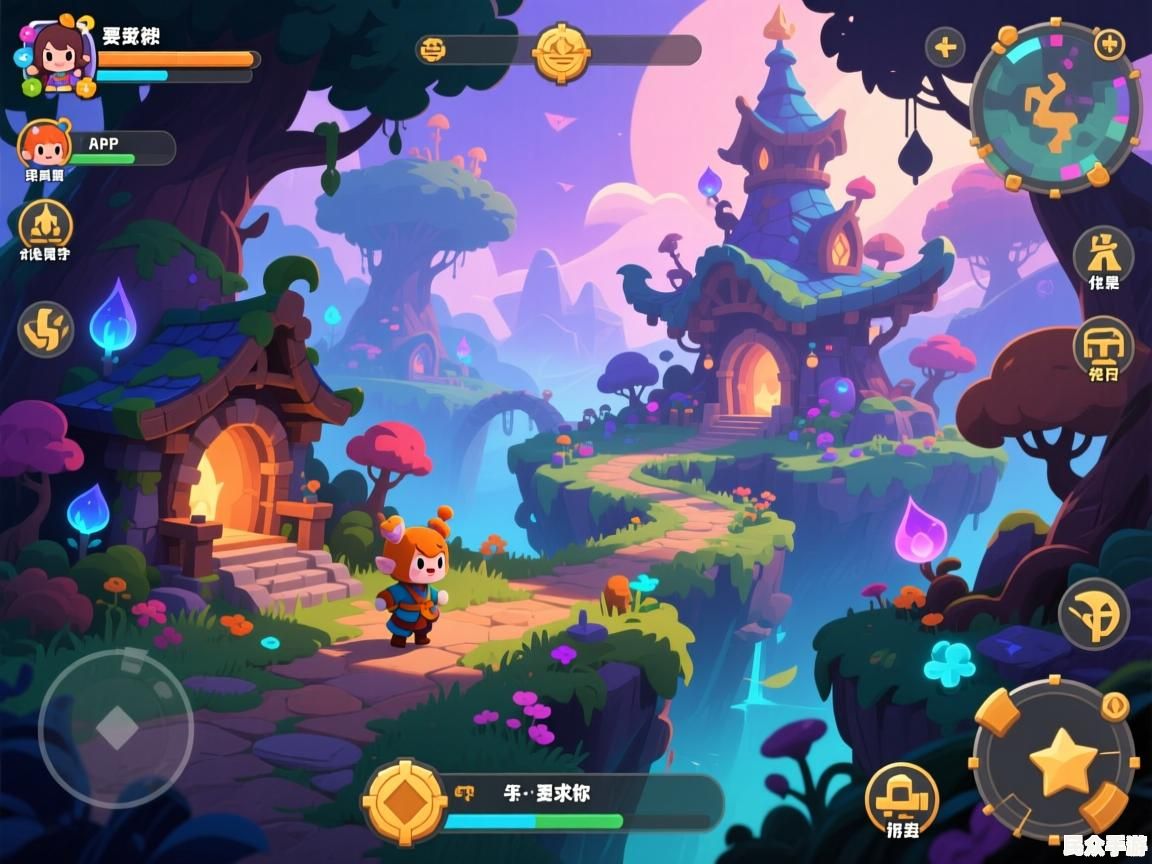The height and width of the screenshot is (864, 1152).
Task: Click the gold medallion in the top bar
Action: (x=561, y=52)
